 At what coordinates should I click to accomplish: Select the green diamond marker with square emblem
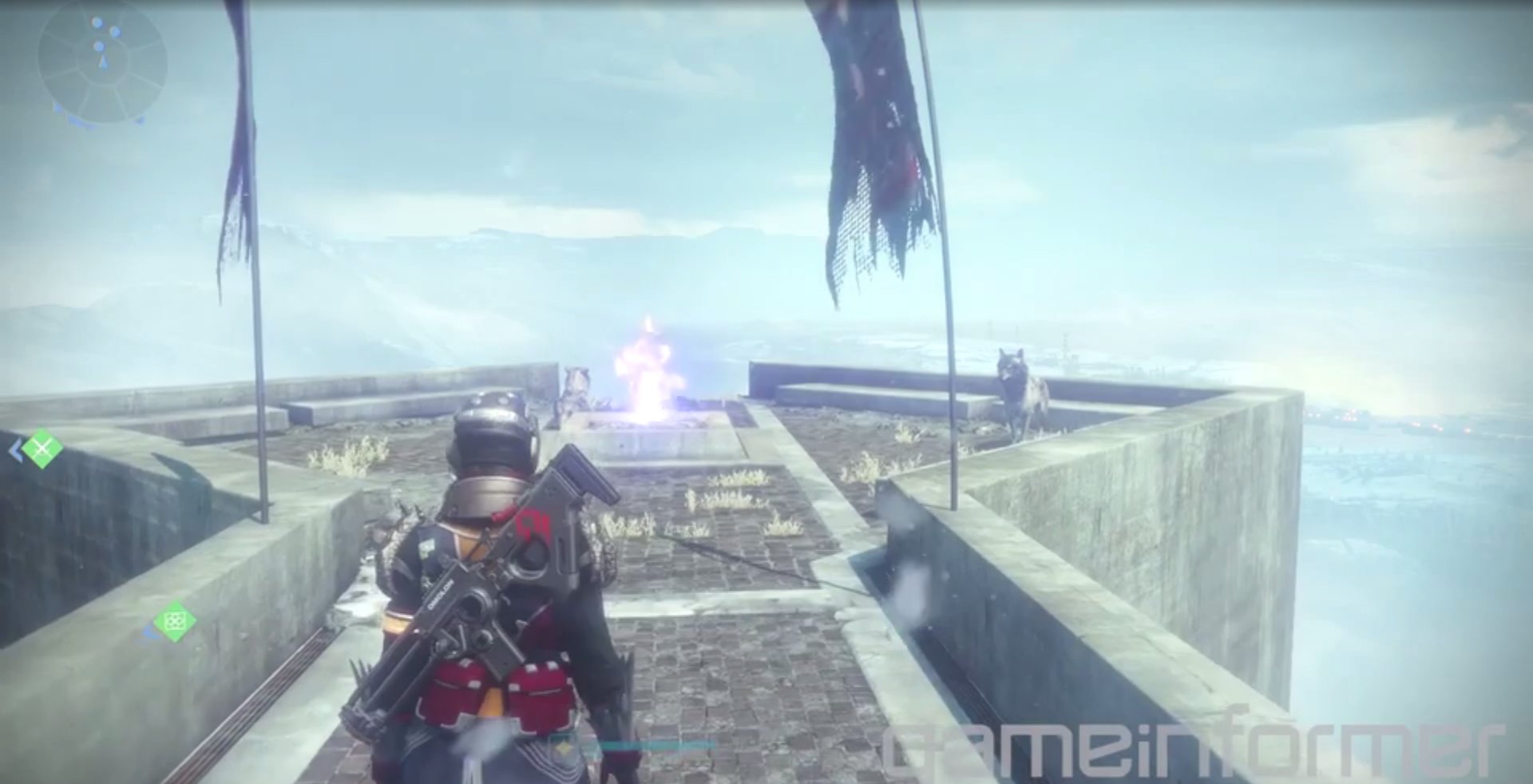(174, 621)
